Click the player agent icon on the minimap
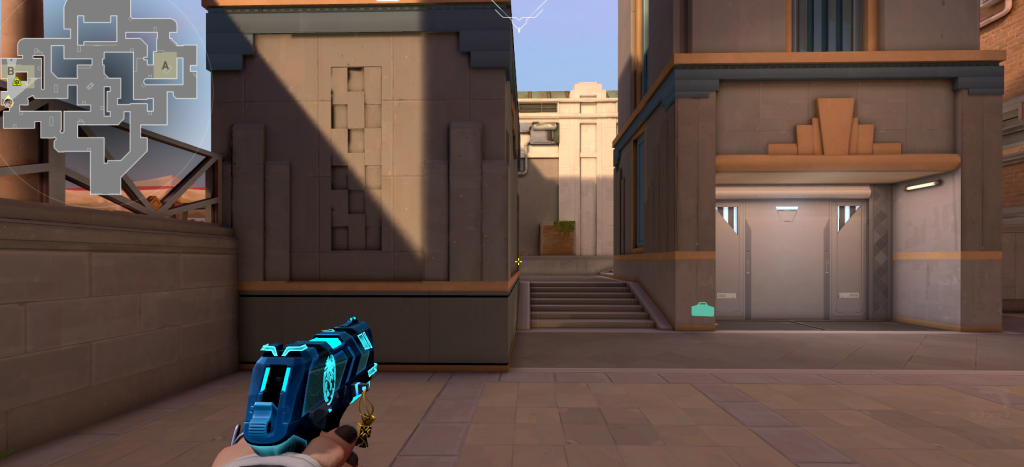 point(6,101)
